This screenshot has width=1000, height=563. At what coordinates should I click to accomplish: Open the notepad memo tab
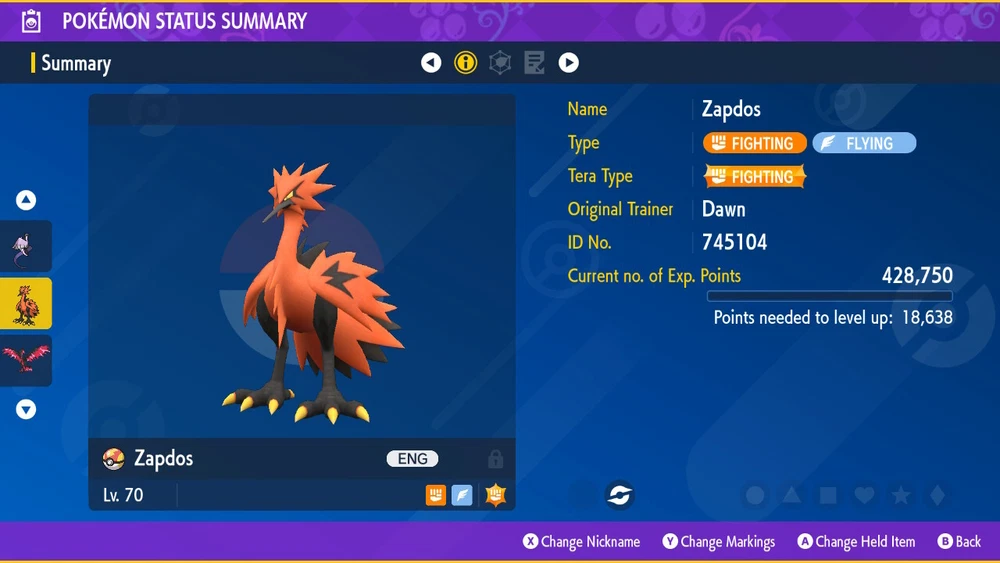point(534,63)
